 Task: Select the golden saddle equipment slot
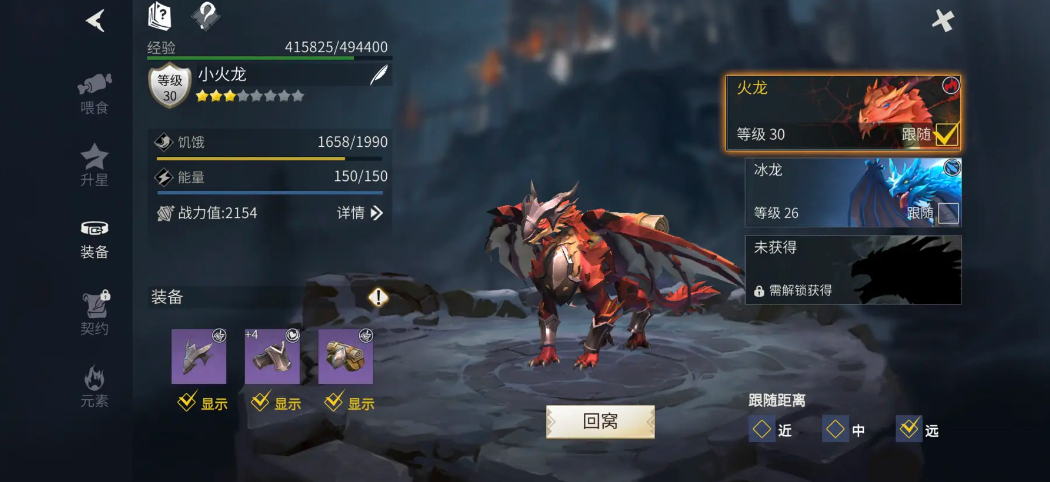click(346, 356)
